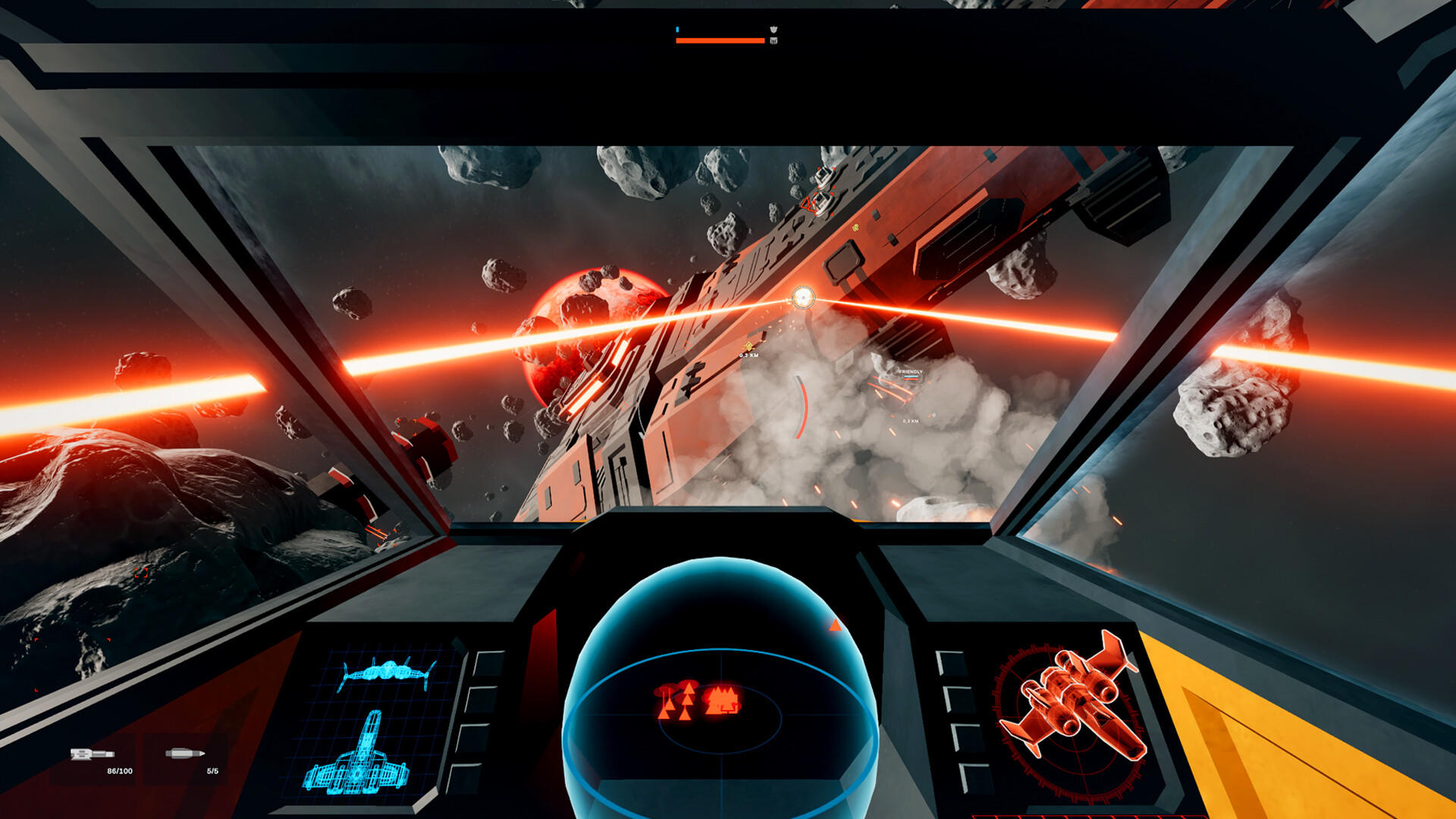Select the 0.3 KM distance label near the smoke
The image size is (1456, 819).
click(x=911, y=420)
